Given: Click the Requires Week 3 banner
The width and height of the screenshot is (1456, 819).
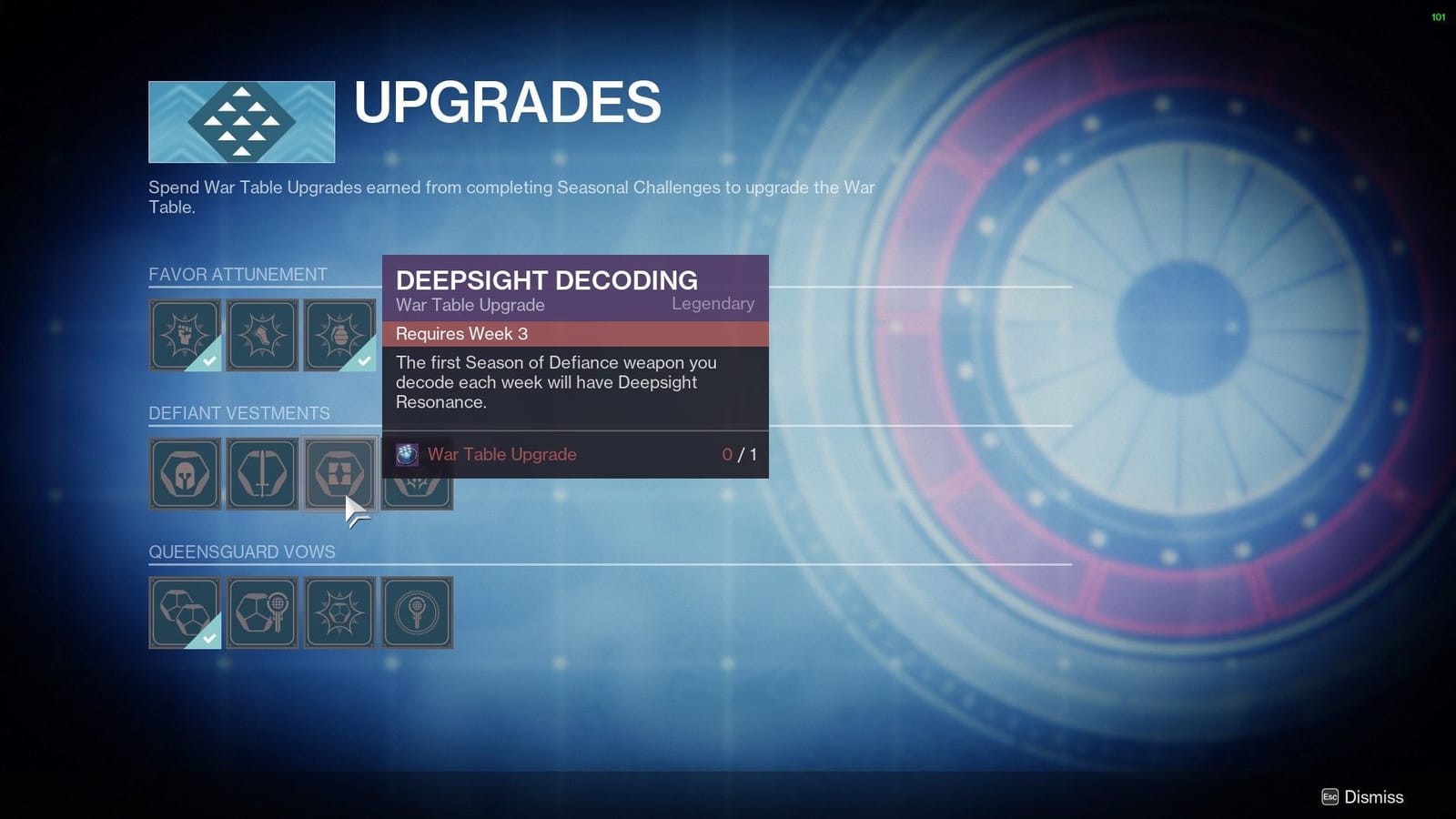Looking at the screenshot, I should (x=573, y=334).
